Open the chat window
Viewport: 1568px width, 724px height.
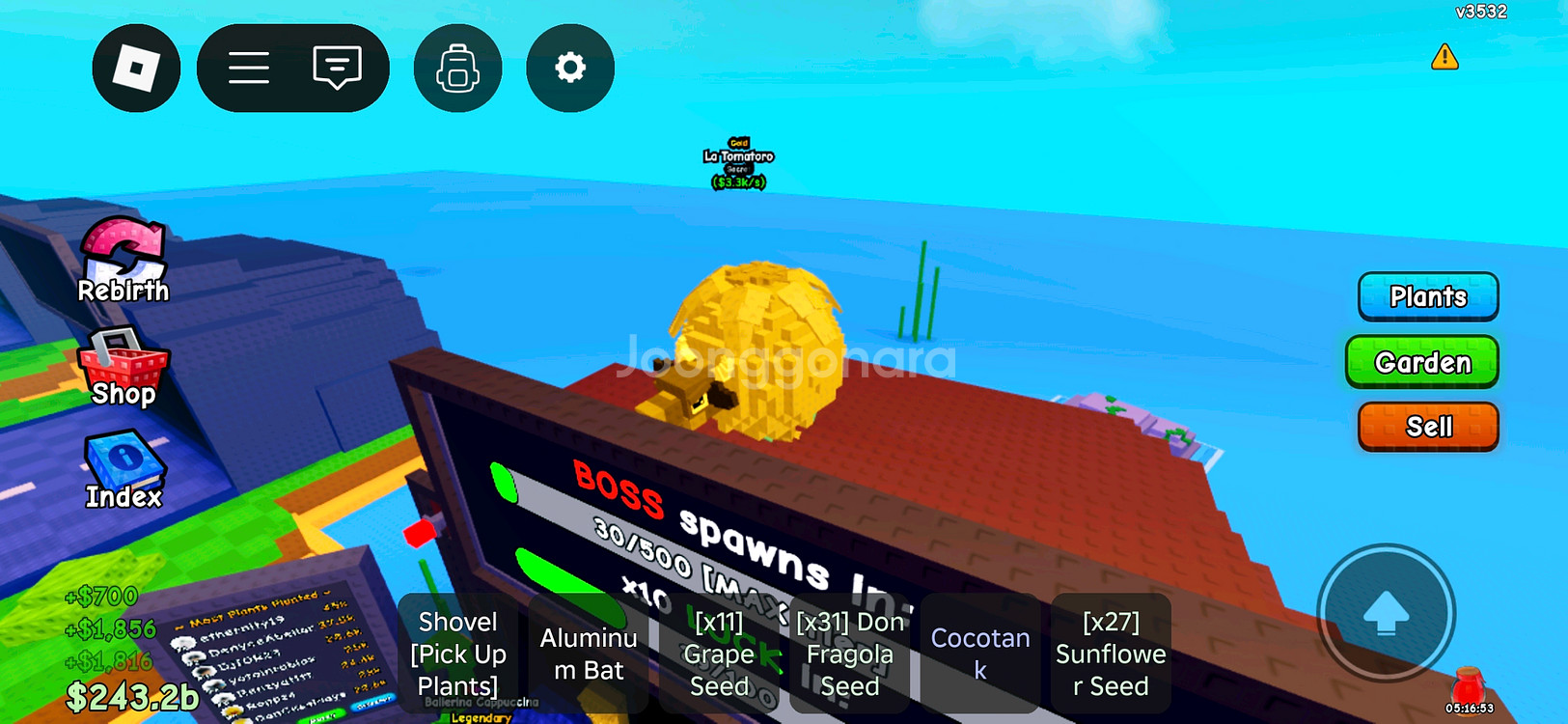point(337,69)
